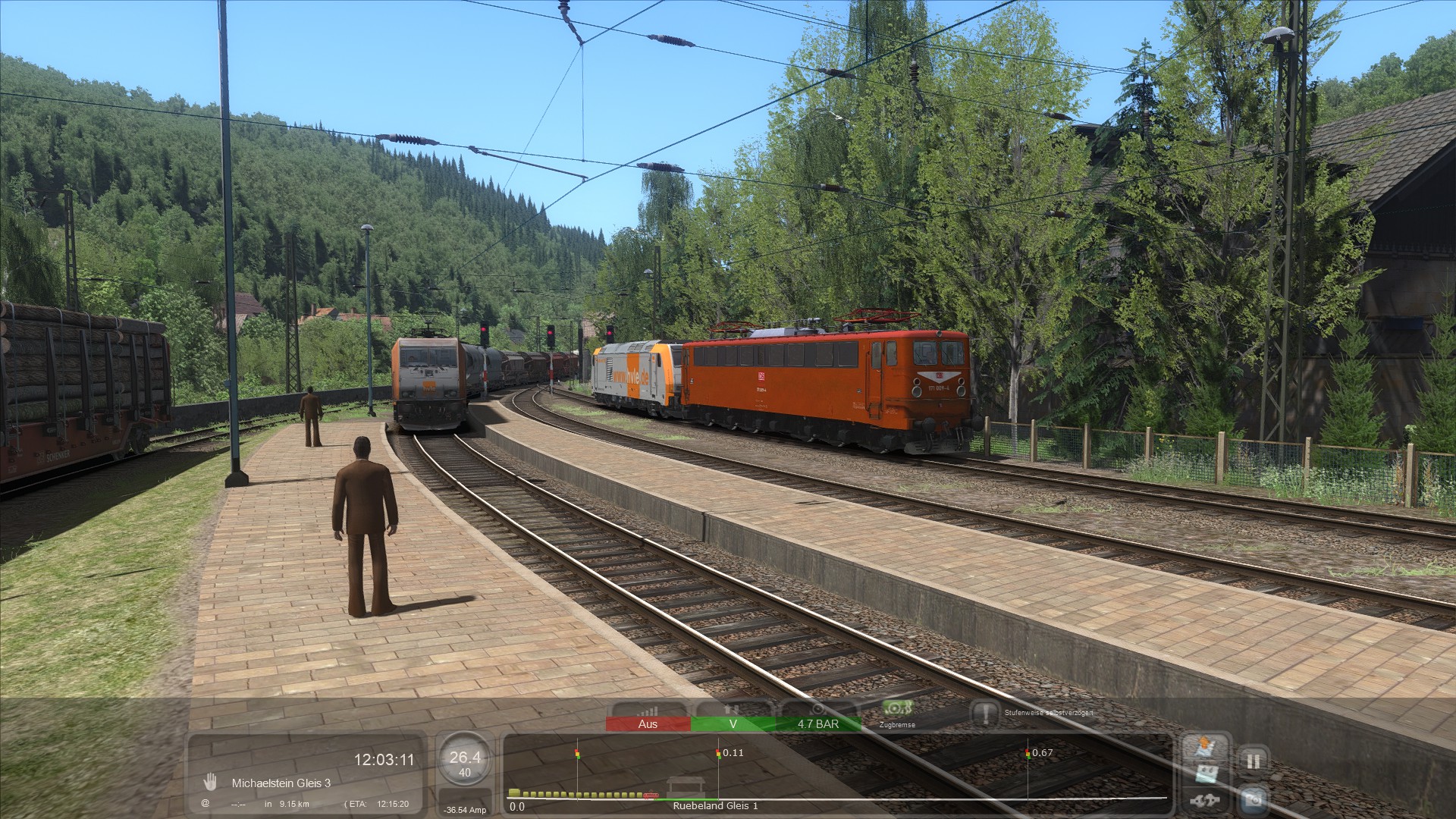Image resolution: width=1456 pixels, height=819 pixels.
Task: Toggle the green Zugbremse train brake icon
Action: click(x=897, y=709)
